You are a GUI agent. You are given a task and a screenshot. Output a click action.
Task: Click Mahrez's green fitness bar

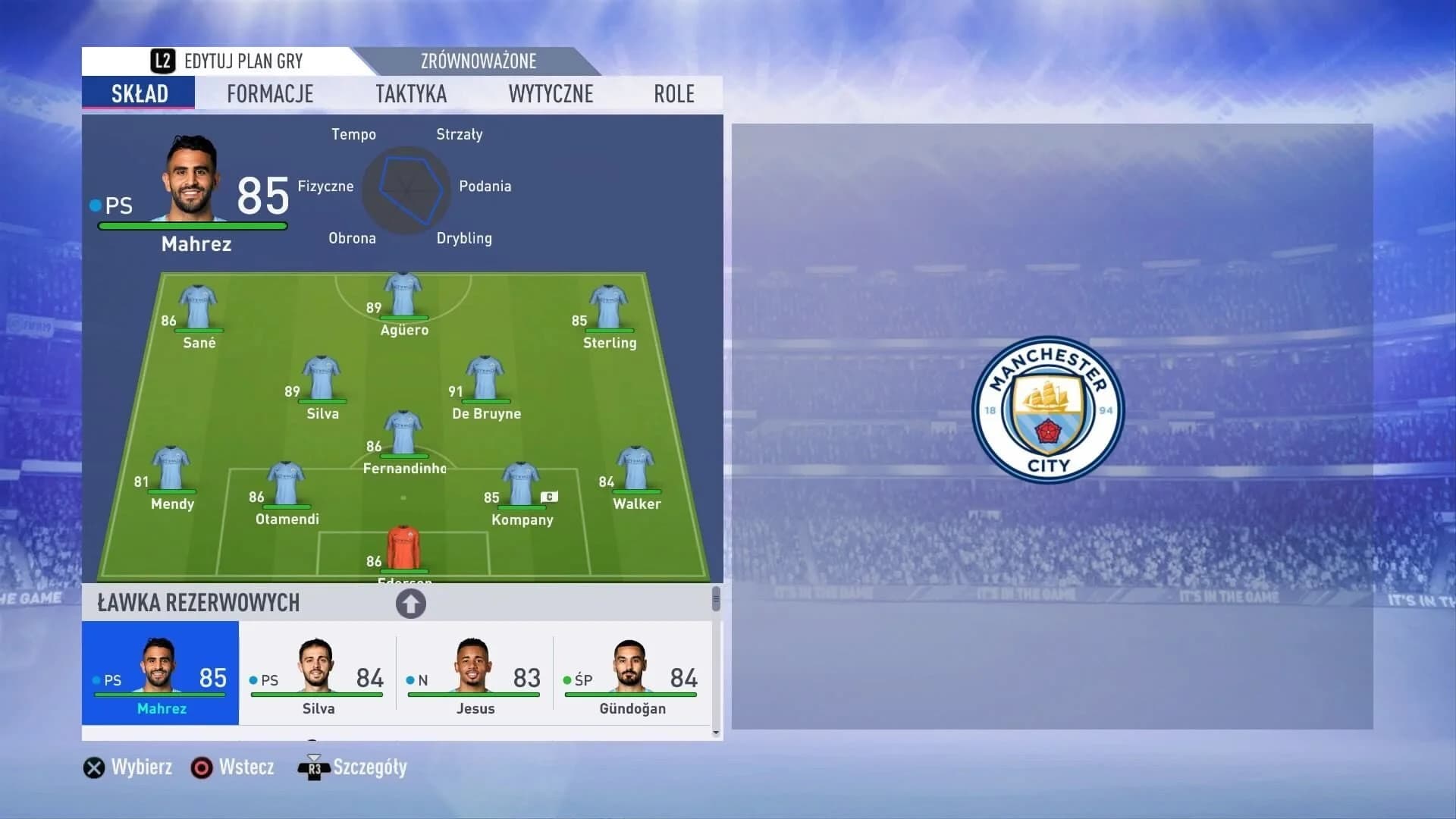pos(191,225)
